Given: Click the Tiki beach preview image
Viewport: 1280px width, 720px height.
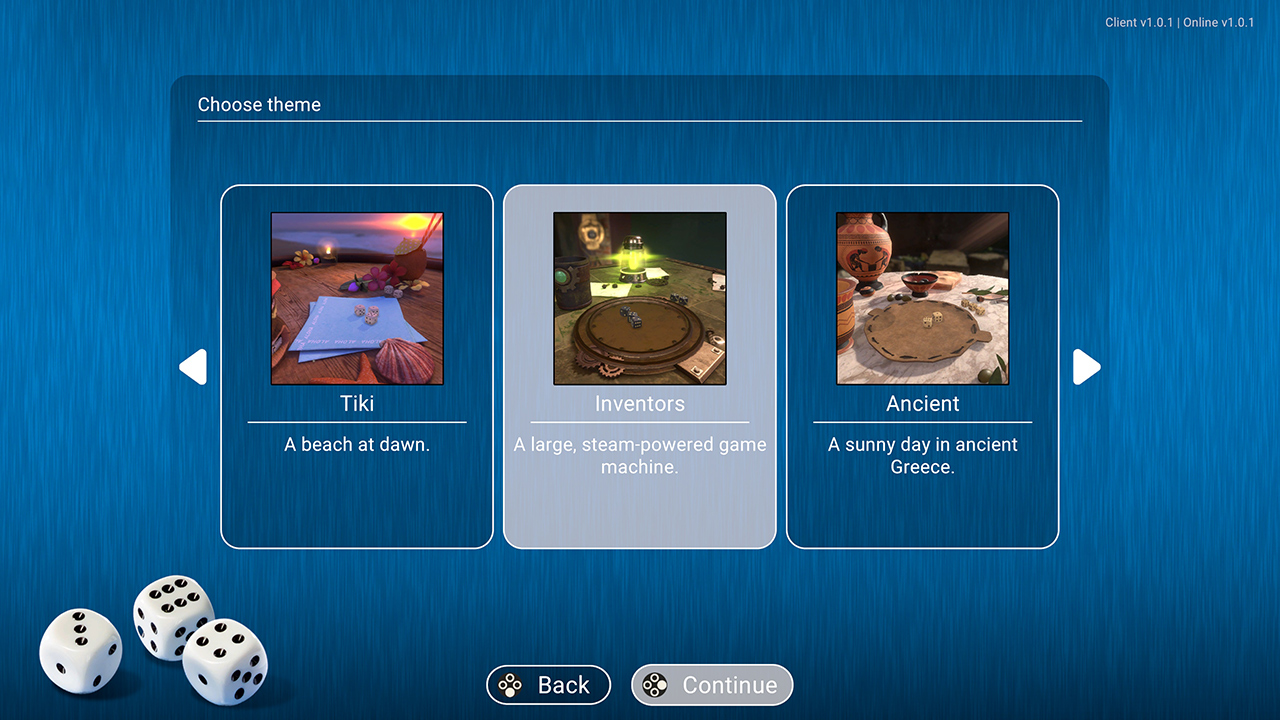Looking at the screenshot, I should [x=357, y=297].
